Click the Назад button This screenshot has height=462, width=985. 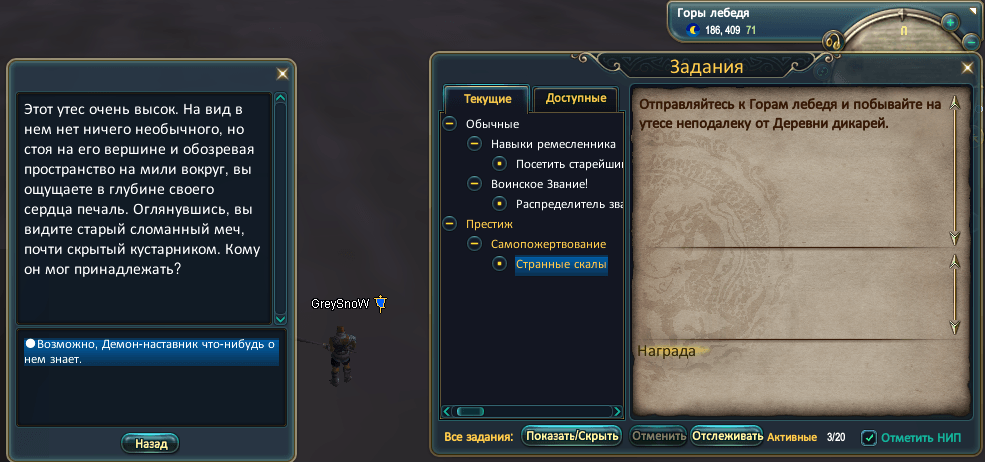[x=150, y=442]
